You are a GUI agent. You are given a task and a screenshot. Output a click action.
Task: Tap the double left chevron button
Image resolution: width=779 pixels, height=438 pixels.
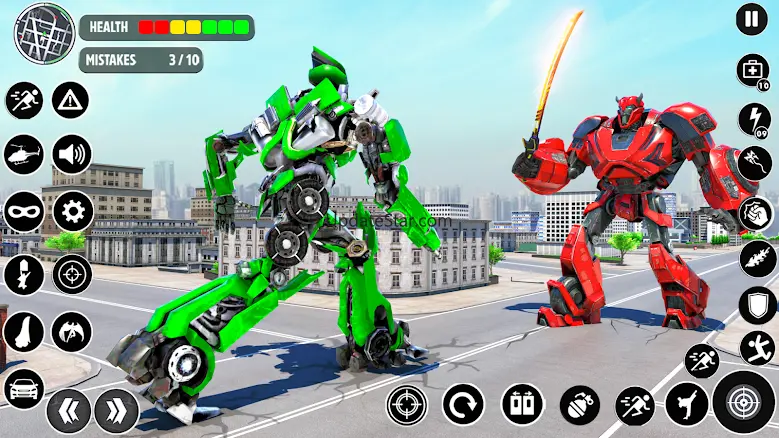(68, 410)
